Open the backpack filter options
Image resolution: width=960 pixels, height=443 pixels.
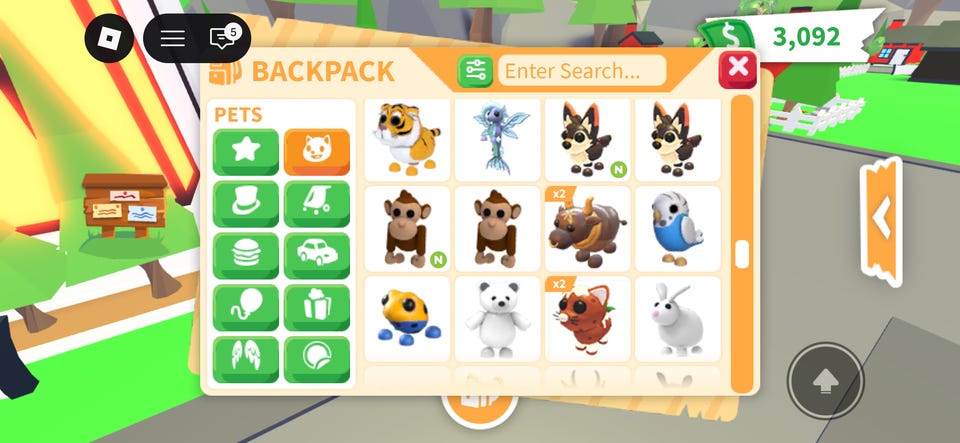tap(475, 71)
